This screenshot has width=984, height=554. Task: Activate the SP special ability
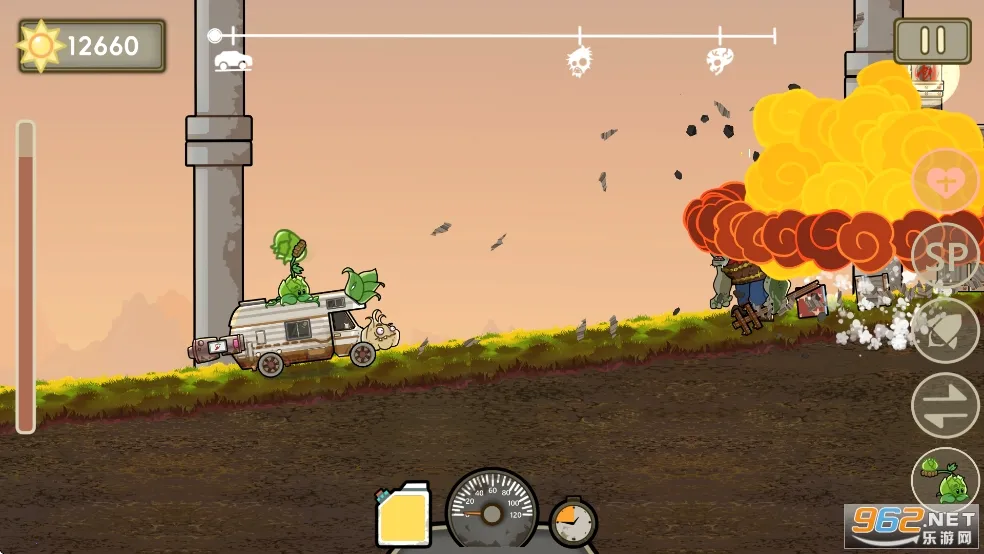(944, 254)
